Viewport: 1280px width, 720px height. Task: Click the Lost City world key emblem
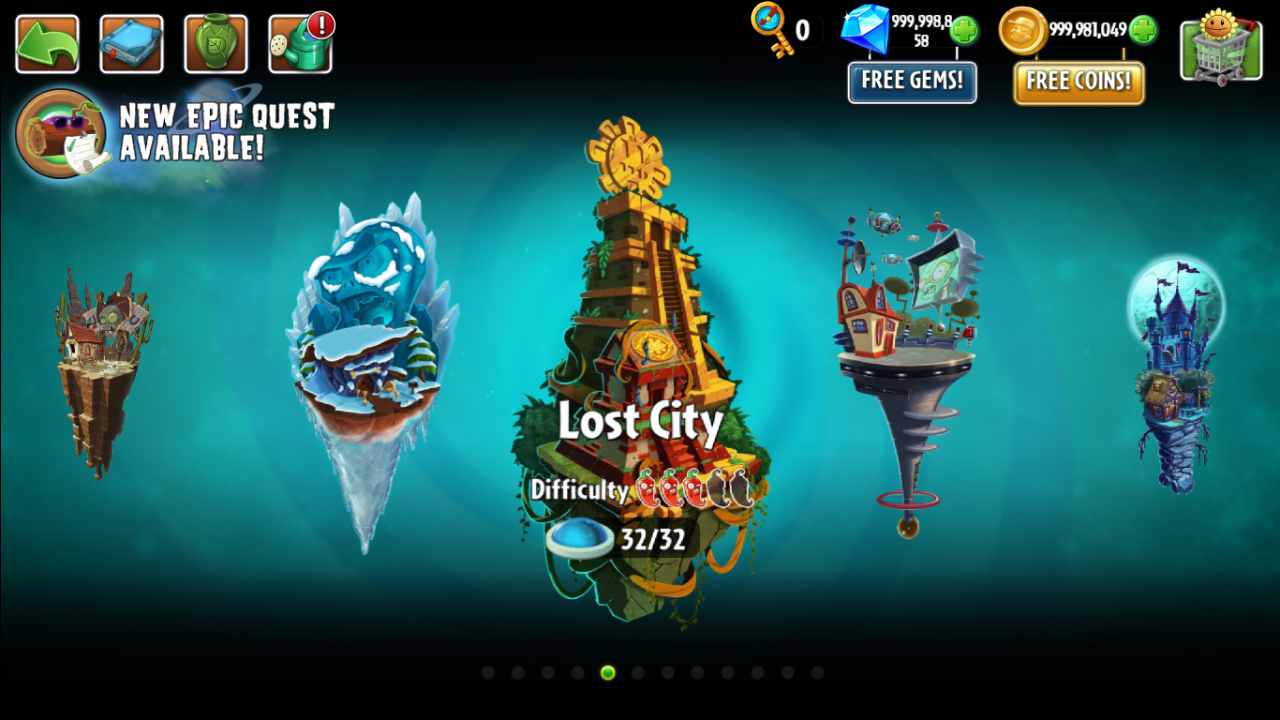pos(650,347)
